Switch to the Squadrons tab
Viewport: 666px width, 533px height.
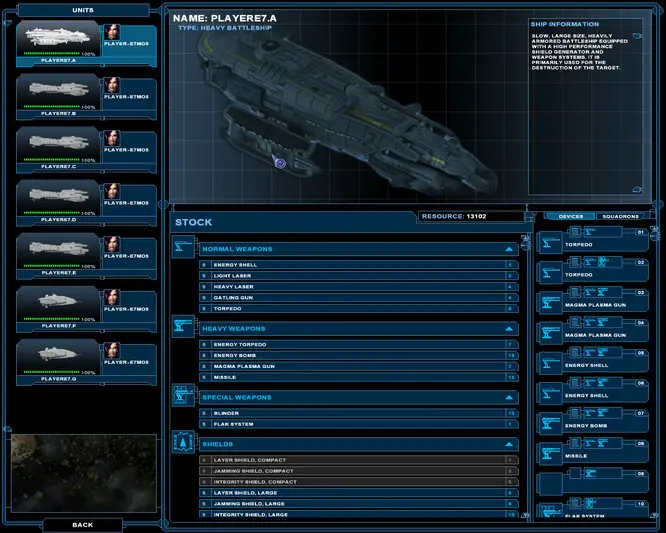[x=619, y=216]
